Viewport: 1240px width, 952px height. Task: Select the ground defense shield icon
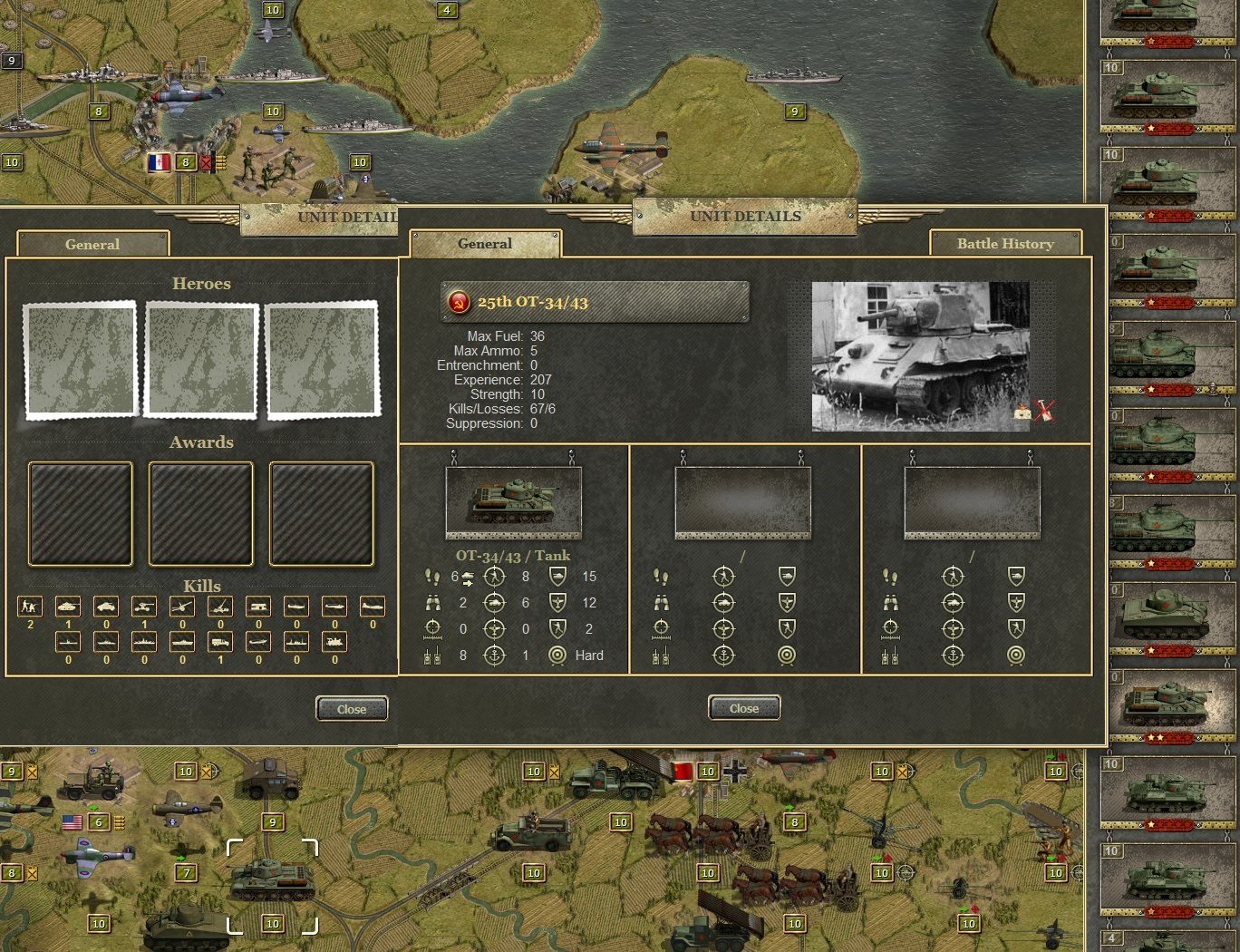557,577
